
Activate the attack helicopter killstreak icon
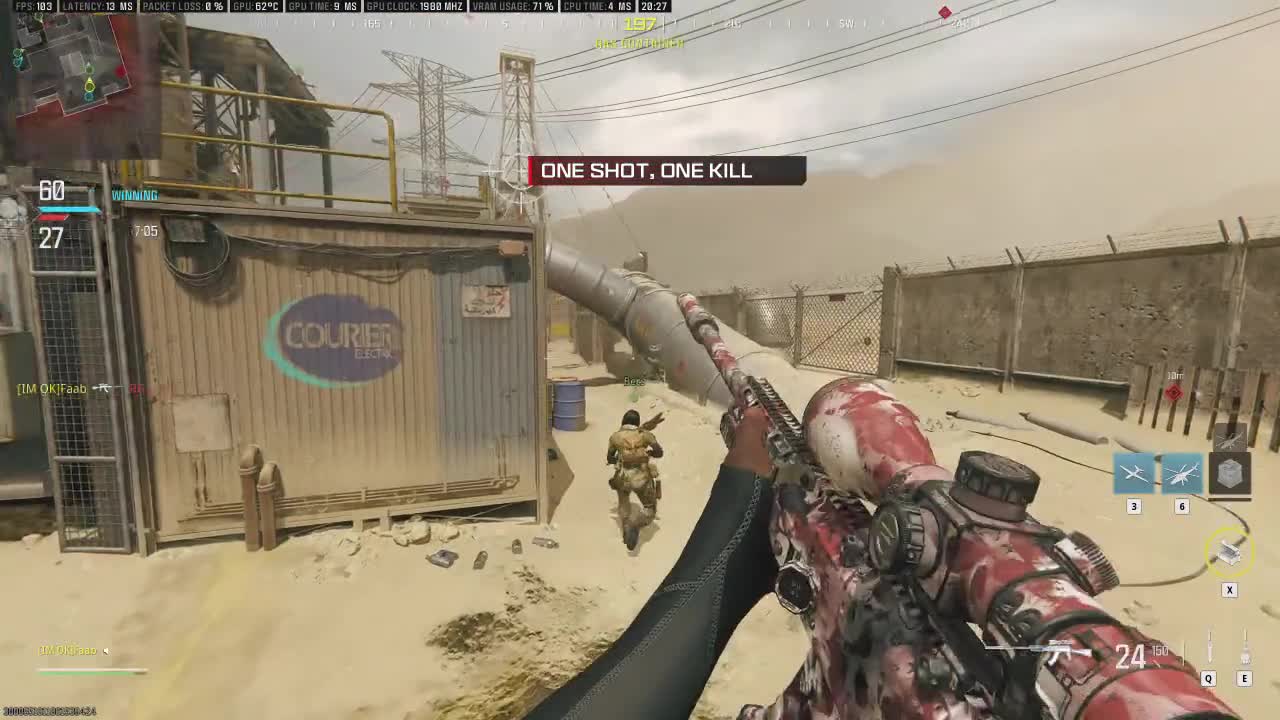(1181, 473)
